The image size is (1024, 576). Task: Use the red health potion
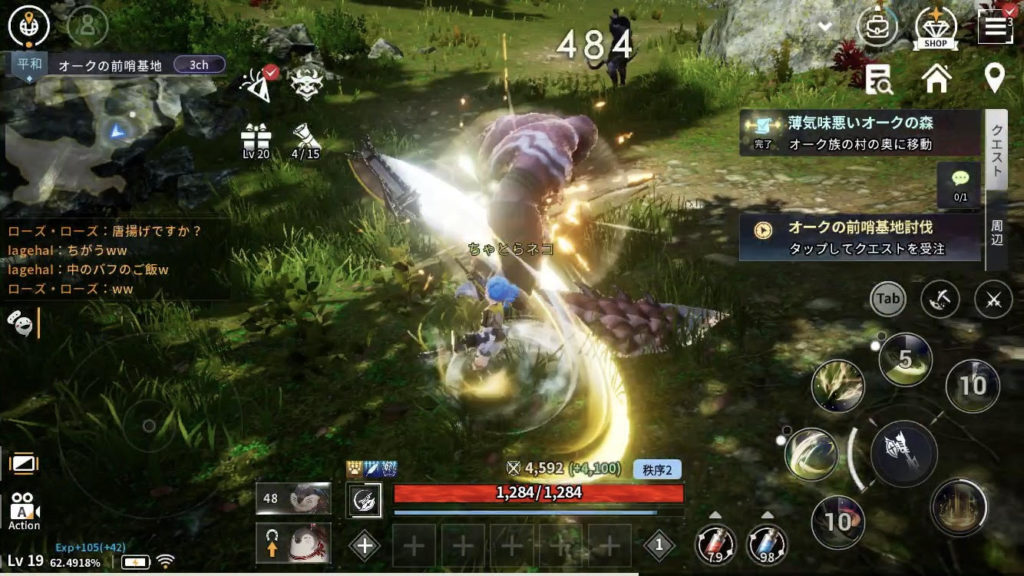(x=716, y=544)
